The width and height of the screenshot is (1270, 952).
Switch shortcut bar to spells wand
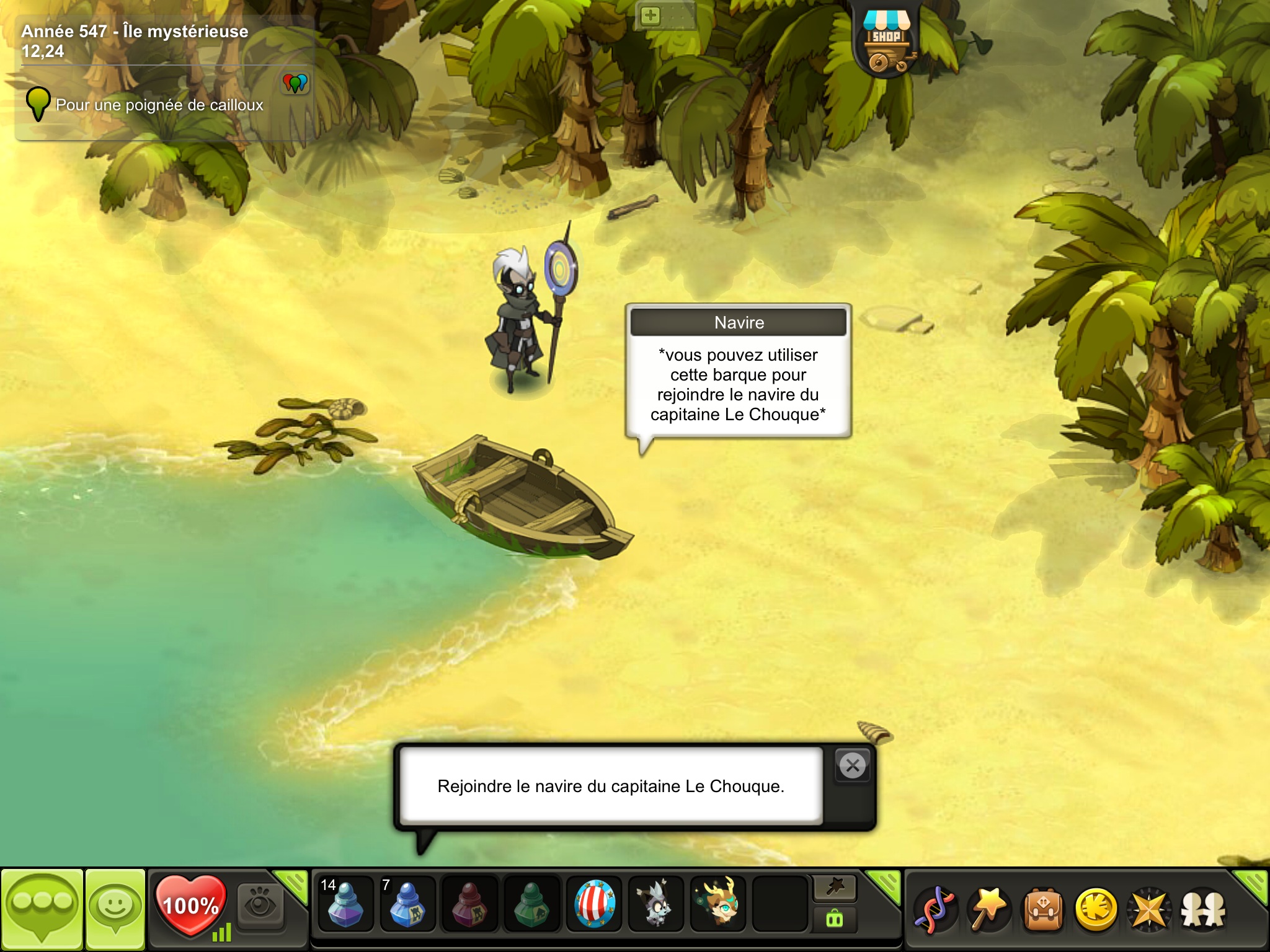coord(835,888)
